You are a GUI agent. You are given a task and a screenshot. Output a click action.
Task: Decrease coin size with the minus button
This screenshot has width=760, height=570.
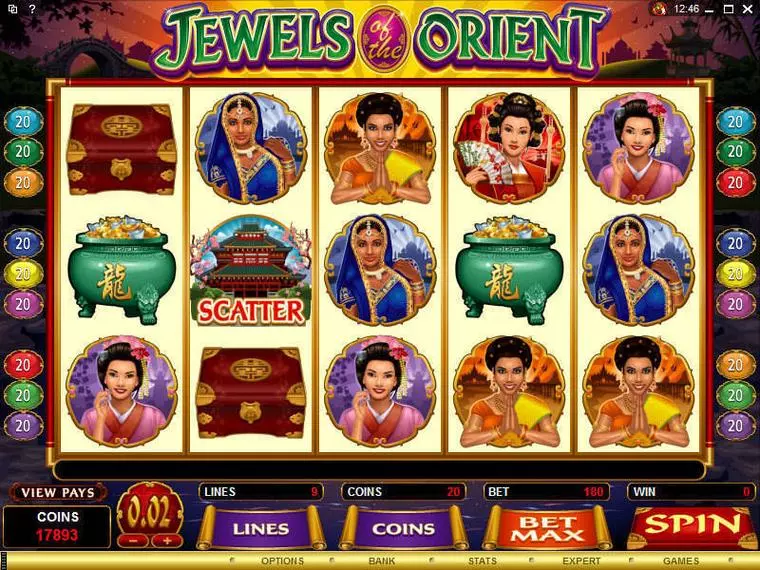click(133, 540)
